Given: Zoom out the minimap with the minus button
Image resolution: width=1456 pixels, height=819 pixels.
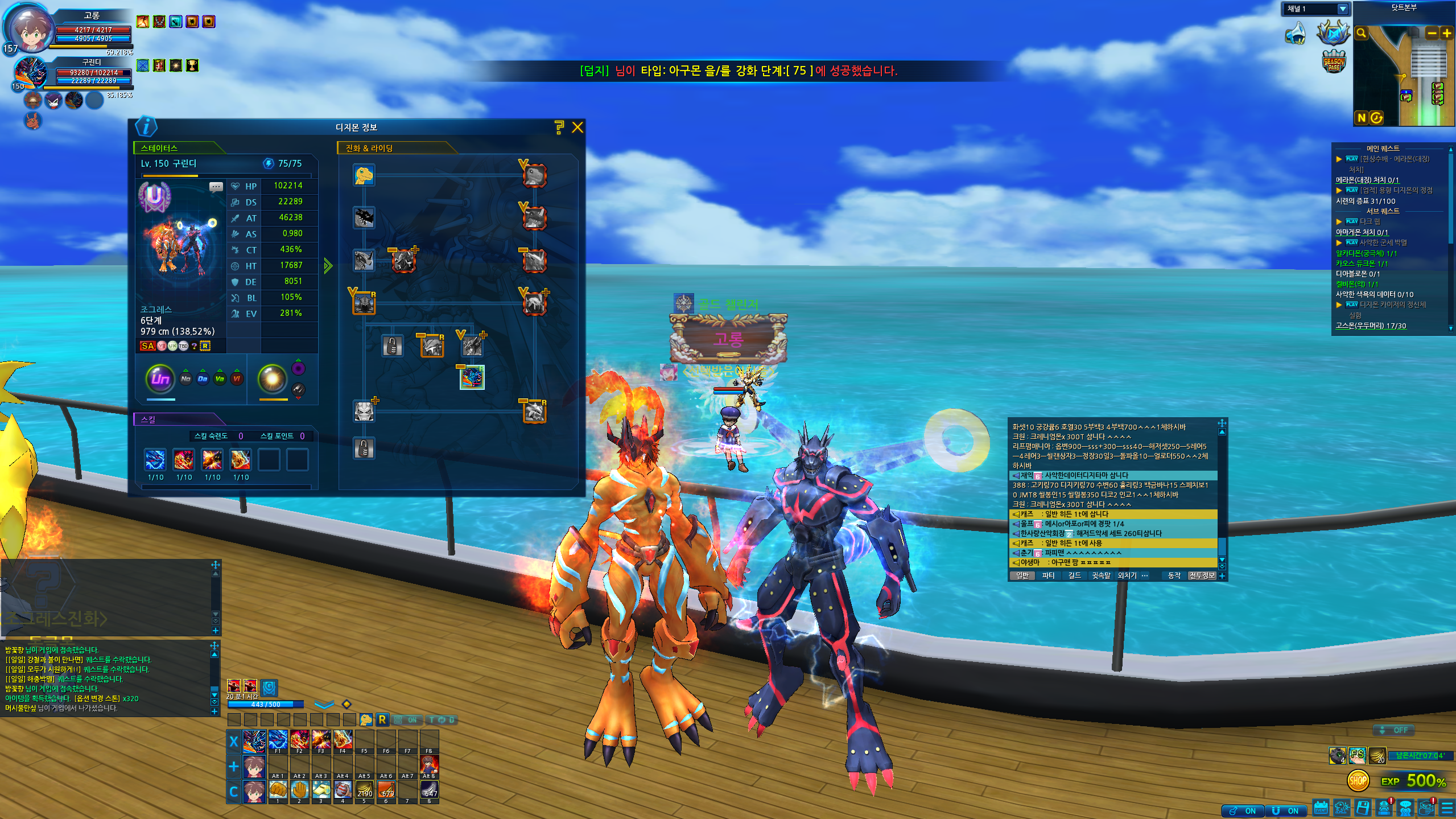Looking at the screenshot, I should tap(1431, 33).
